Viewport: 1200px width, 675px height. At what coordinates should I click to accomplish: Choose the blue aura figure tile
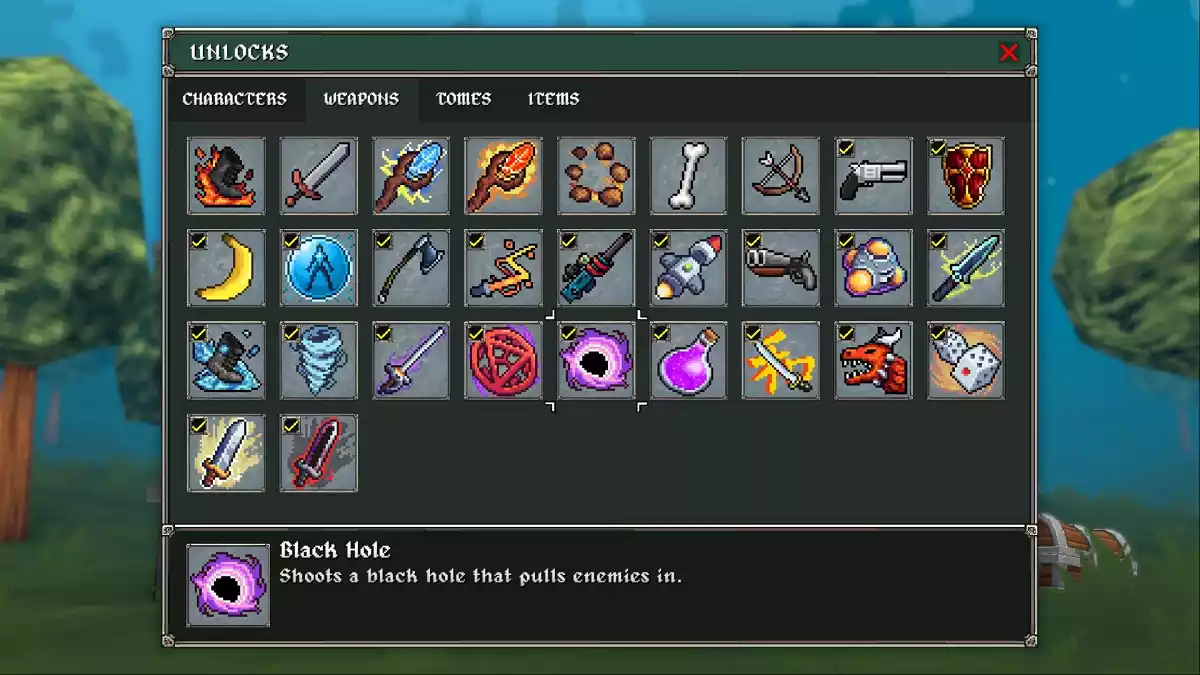[x=319, y=268]
